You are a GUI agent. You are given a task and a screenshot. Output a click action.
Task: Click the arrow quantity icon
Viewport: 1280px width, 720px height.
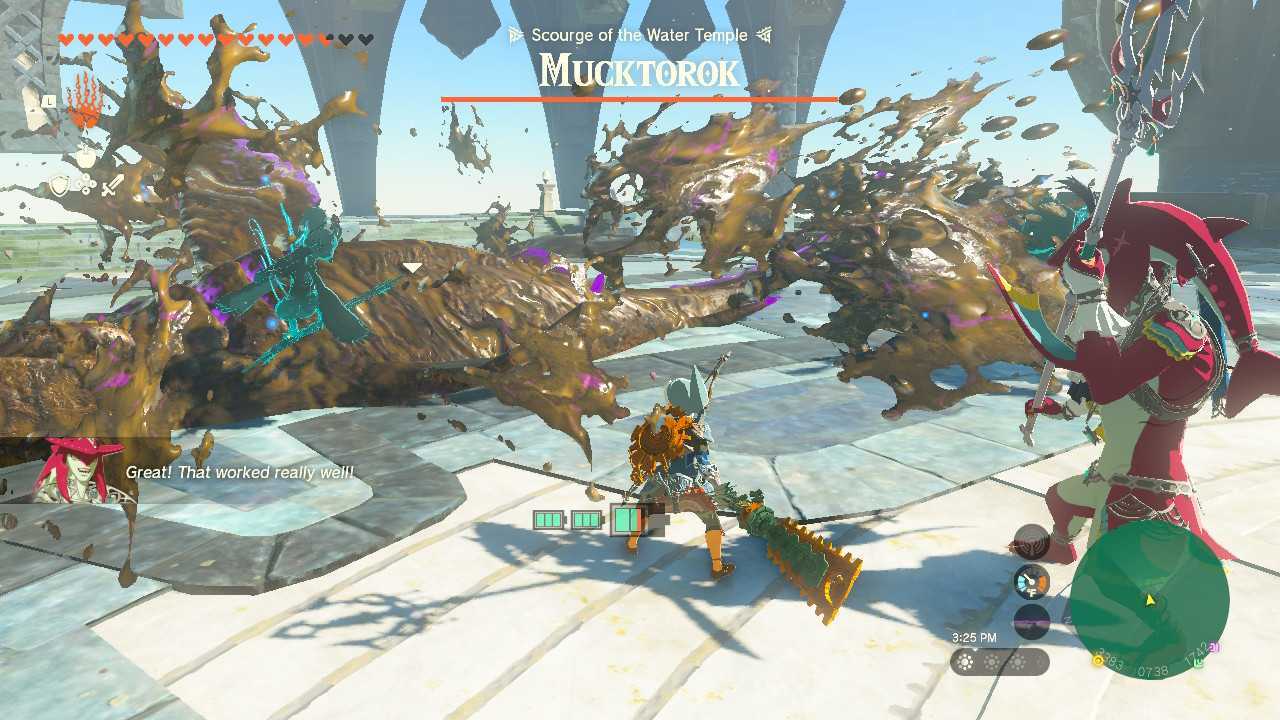click(x=85, y=183)
